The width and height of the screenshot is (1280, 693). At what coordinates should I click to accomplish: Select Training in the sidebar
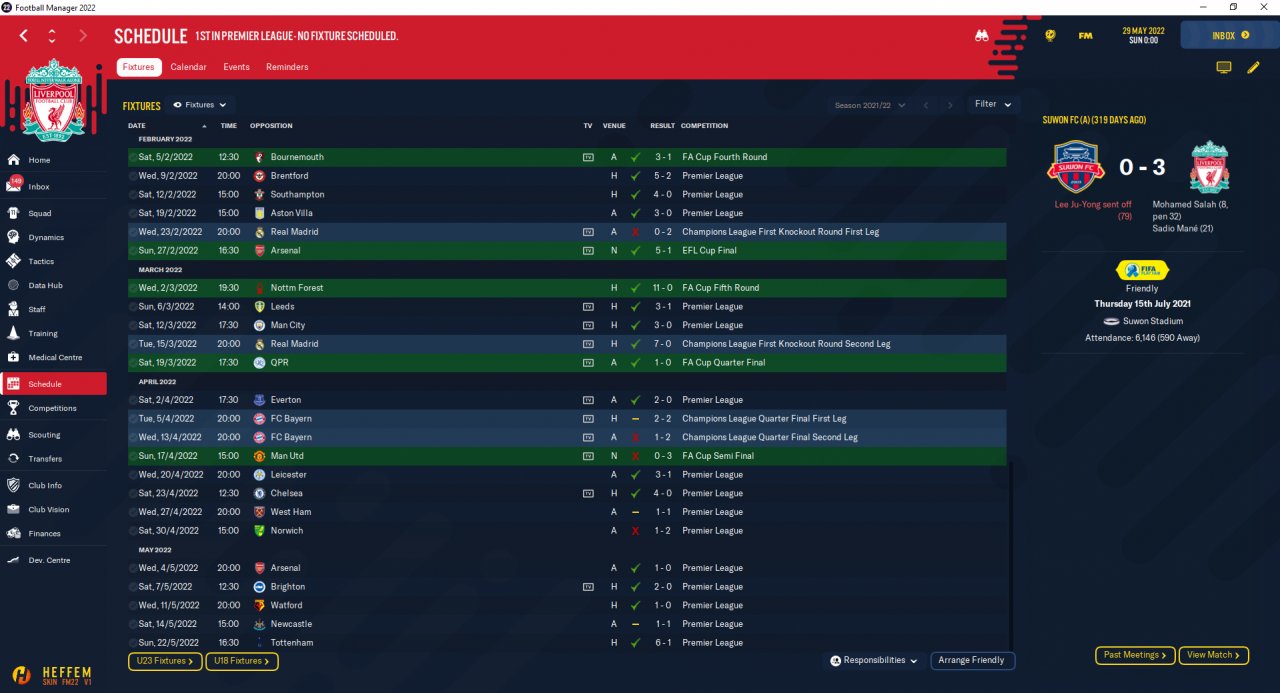pyautogui.click(x=43, y=333)
